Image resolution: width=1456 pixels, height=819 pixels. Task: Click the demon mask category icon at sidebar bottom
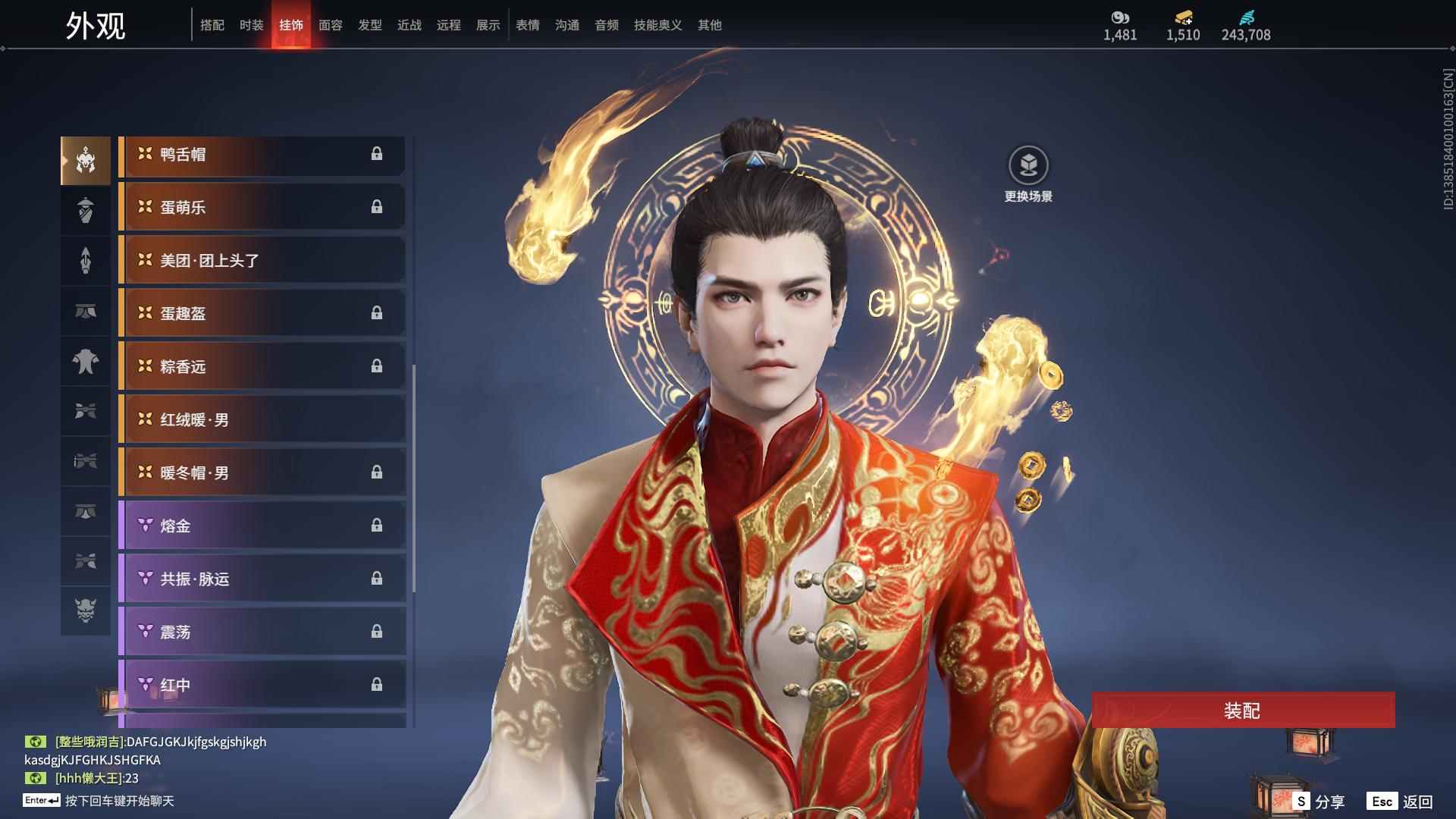point(86,611)
